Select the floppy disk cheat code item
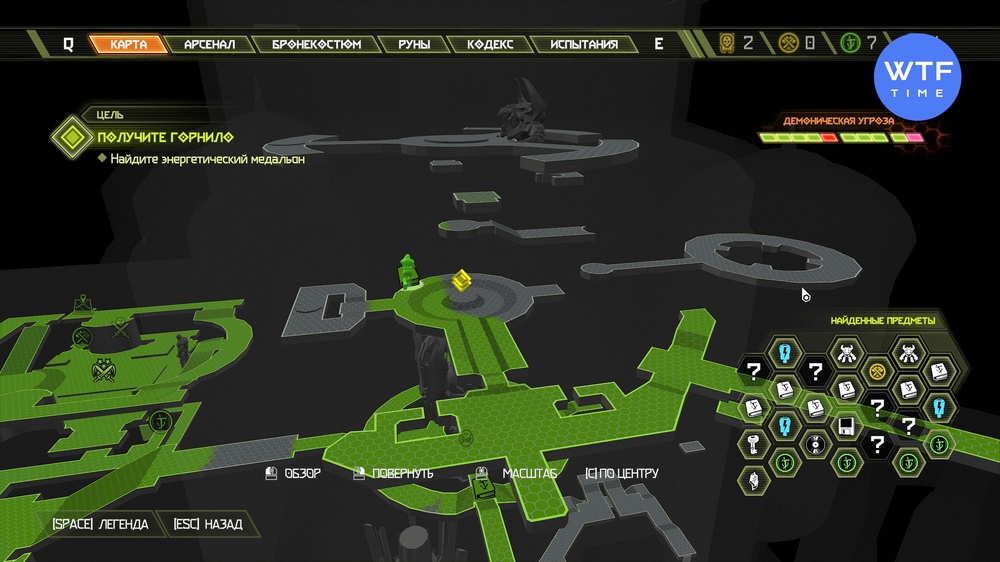1000x562 pixels. coord(845,426)
